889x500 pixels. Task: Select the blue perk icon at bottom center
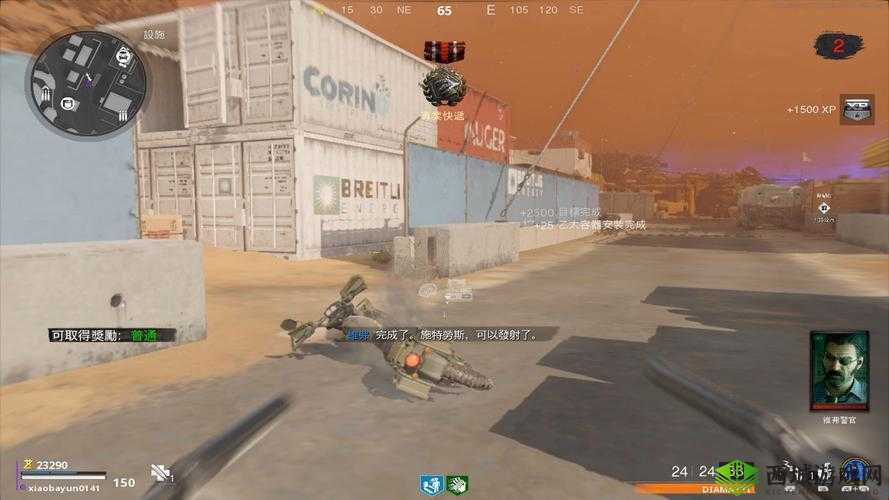pos(432,484)
